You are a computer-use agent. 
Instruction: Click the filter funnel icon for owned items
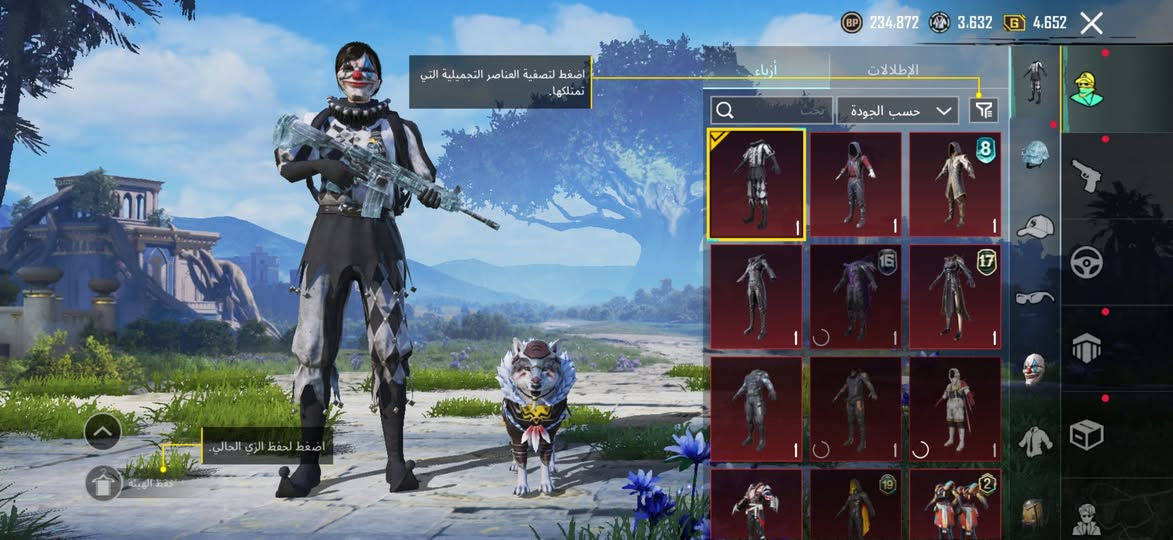point(984,110)
